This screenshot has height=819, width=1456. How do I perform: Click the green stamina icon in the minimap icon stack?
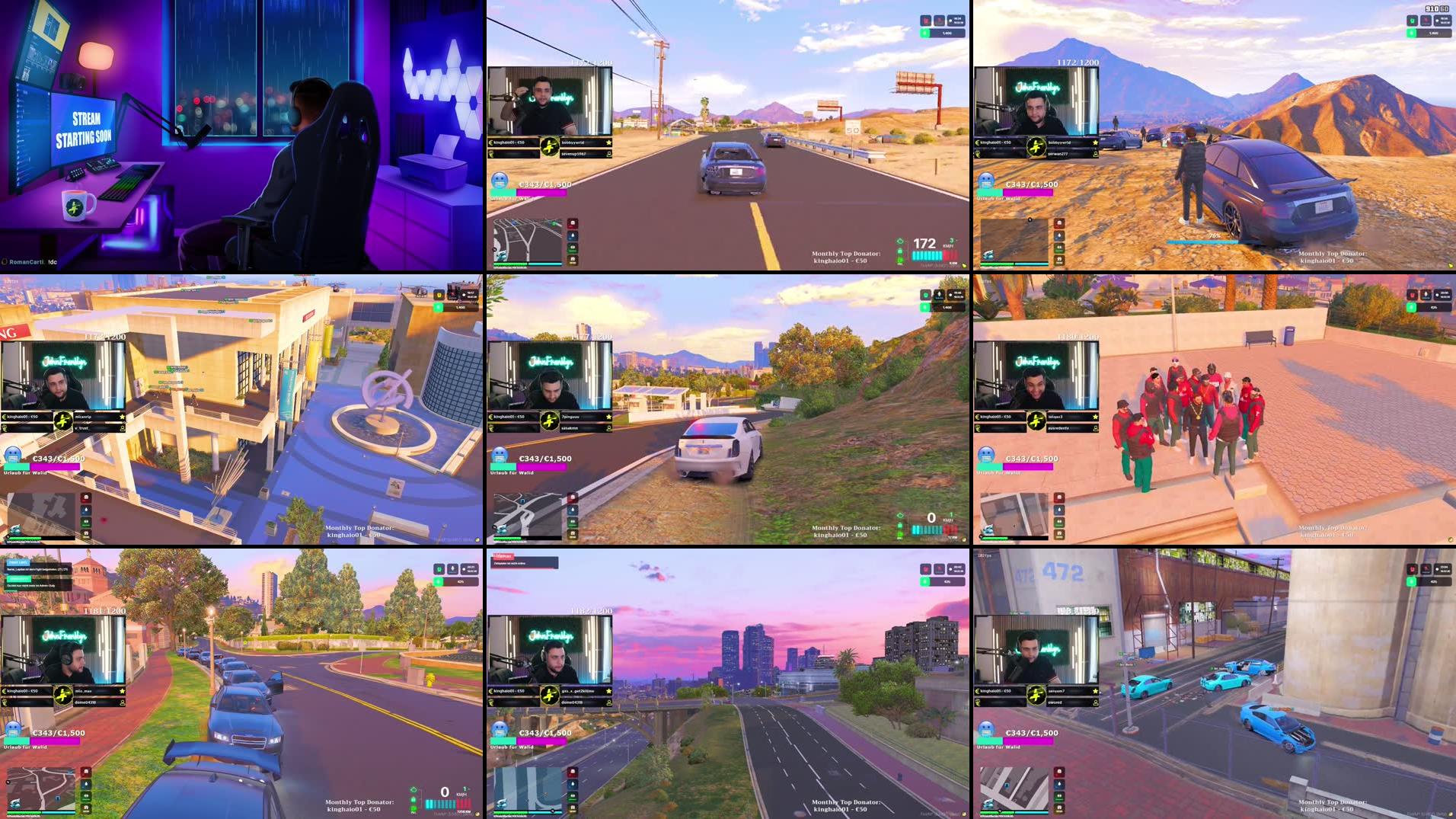(x=573, y=248)
